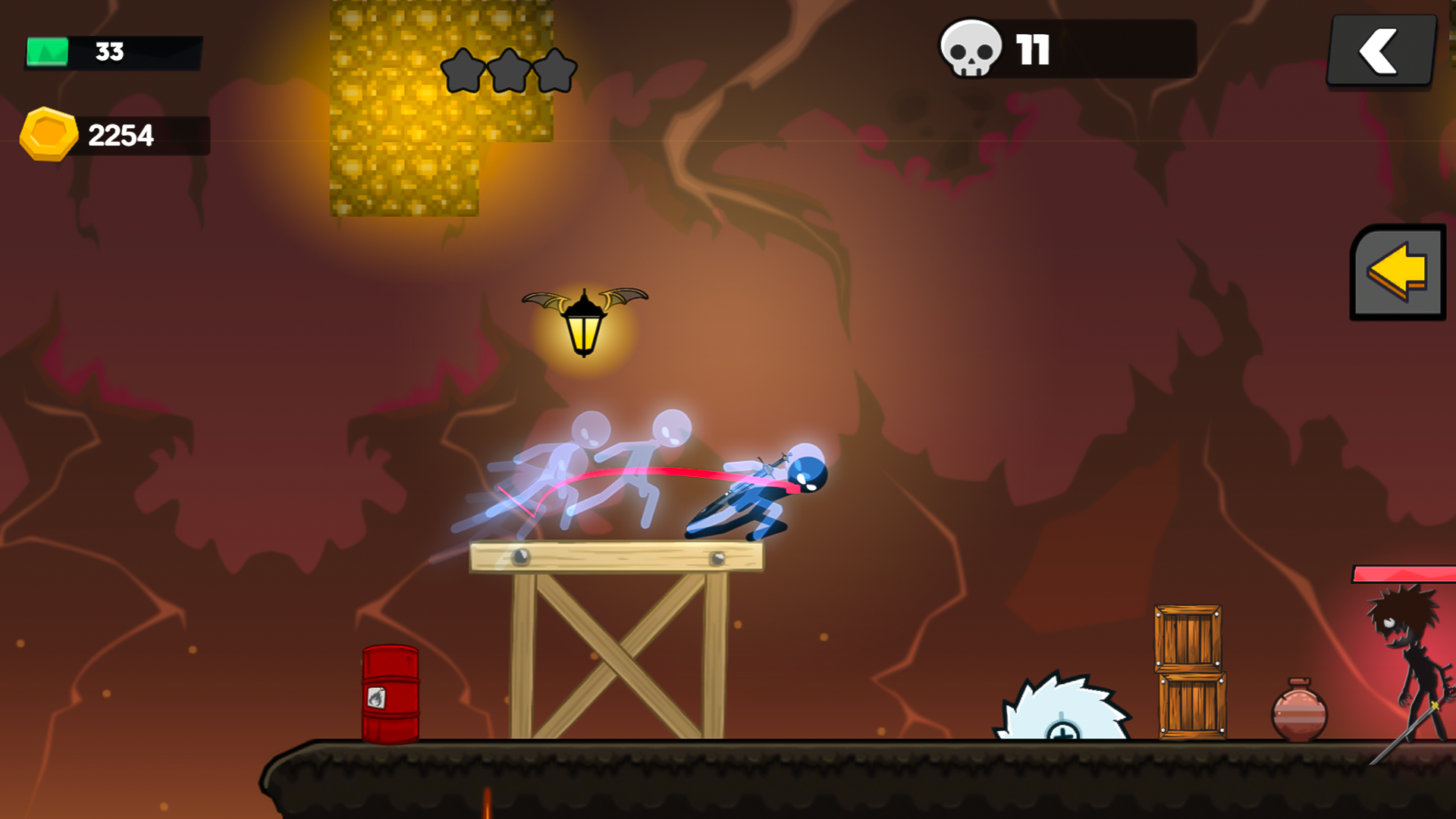Viewport: 1456px width, 819px height.
Task: Tap the back chevron button in the top corner
Action: (x=1382, y=49)
